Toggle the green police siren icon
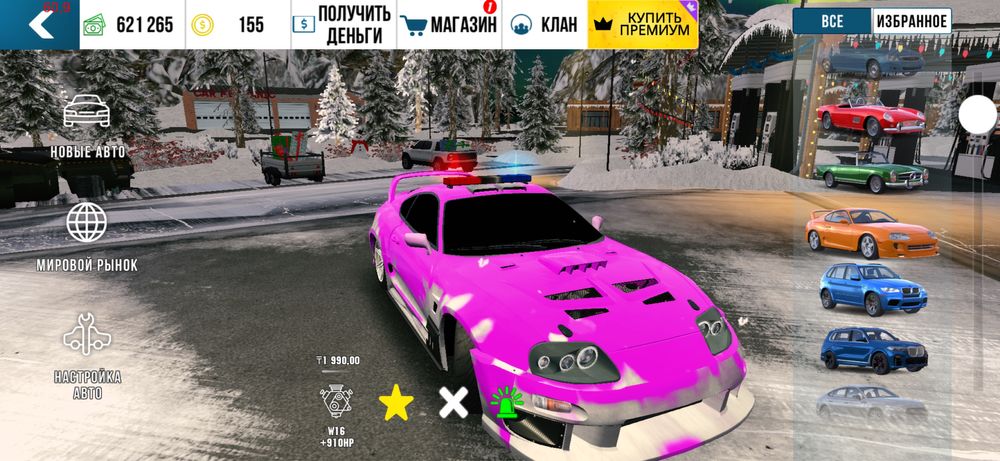1000x461 pixels. [x=506, y=402]
